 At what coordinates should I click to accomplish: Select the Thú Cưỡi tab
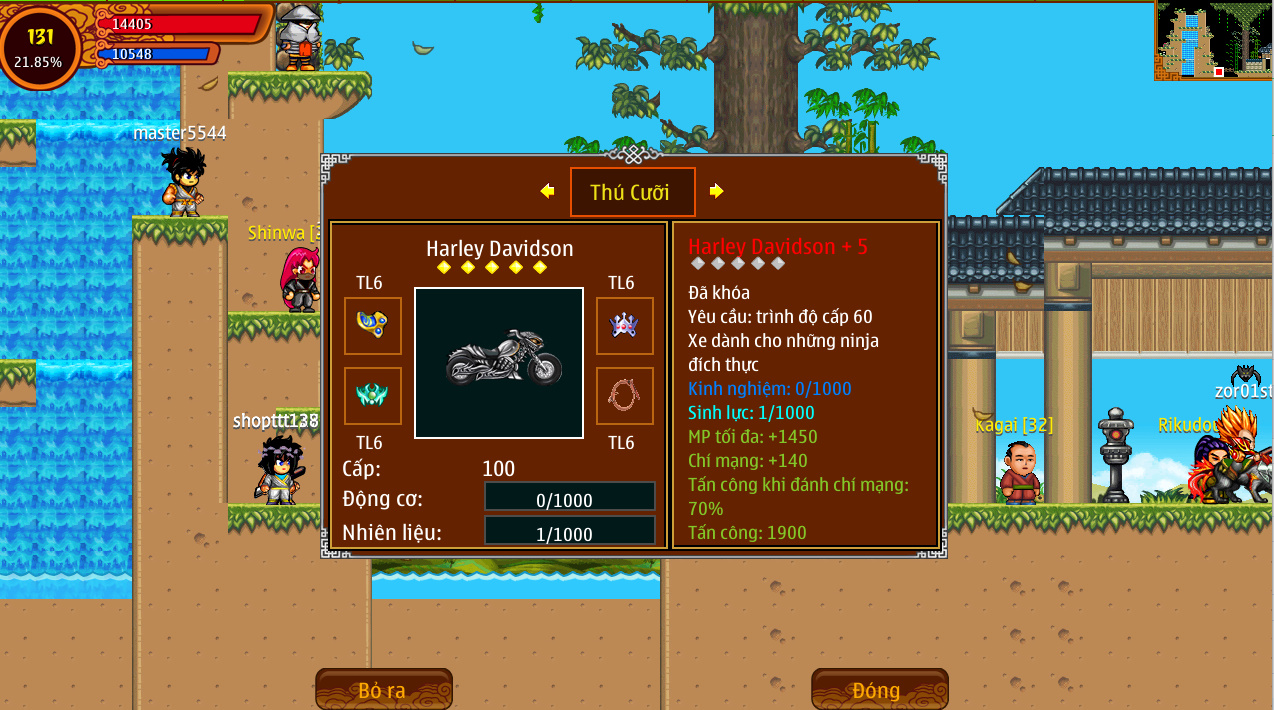632,192
